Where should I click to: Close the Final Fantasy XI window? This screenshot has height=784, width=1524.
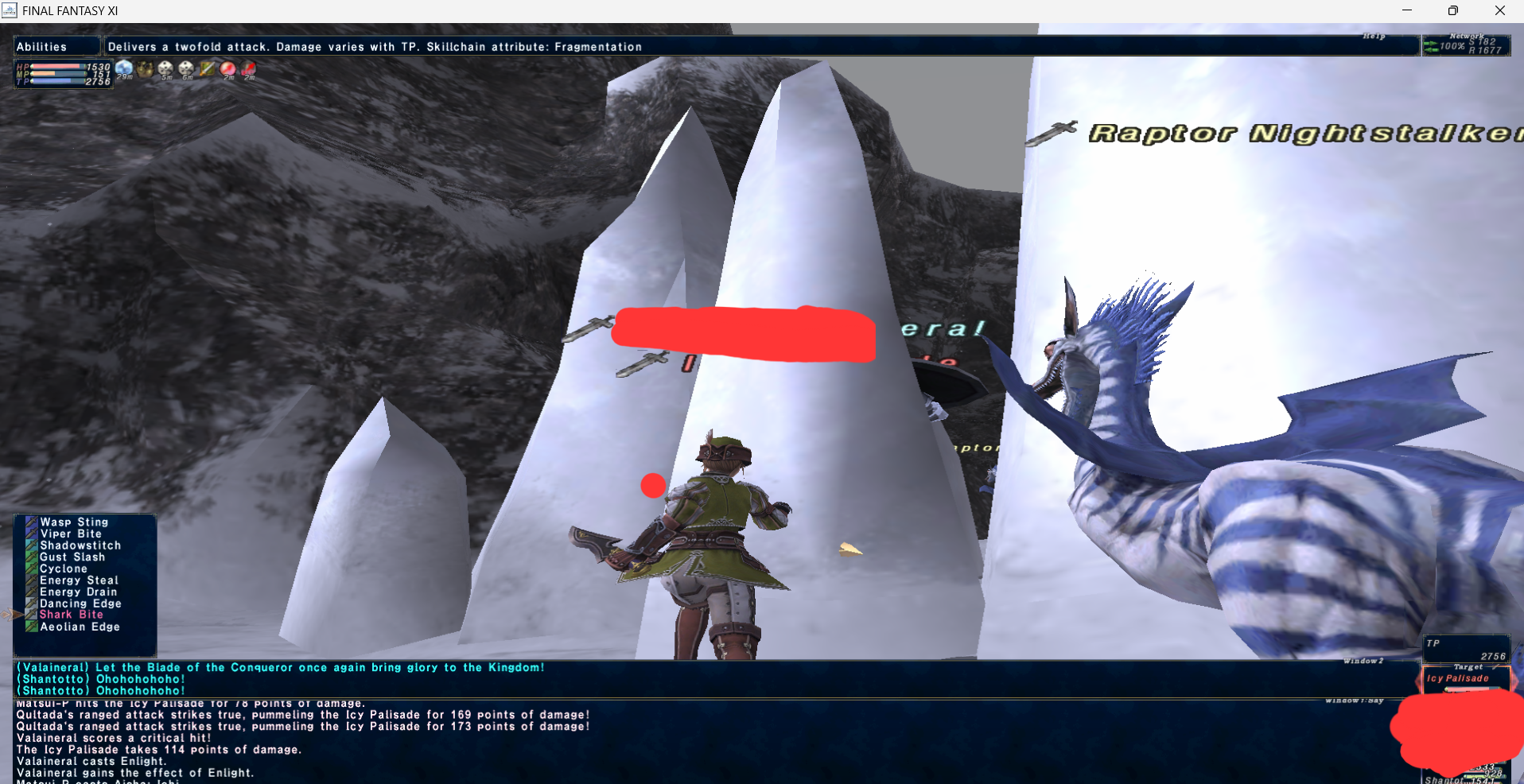pos(1499,10)
